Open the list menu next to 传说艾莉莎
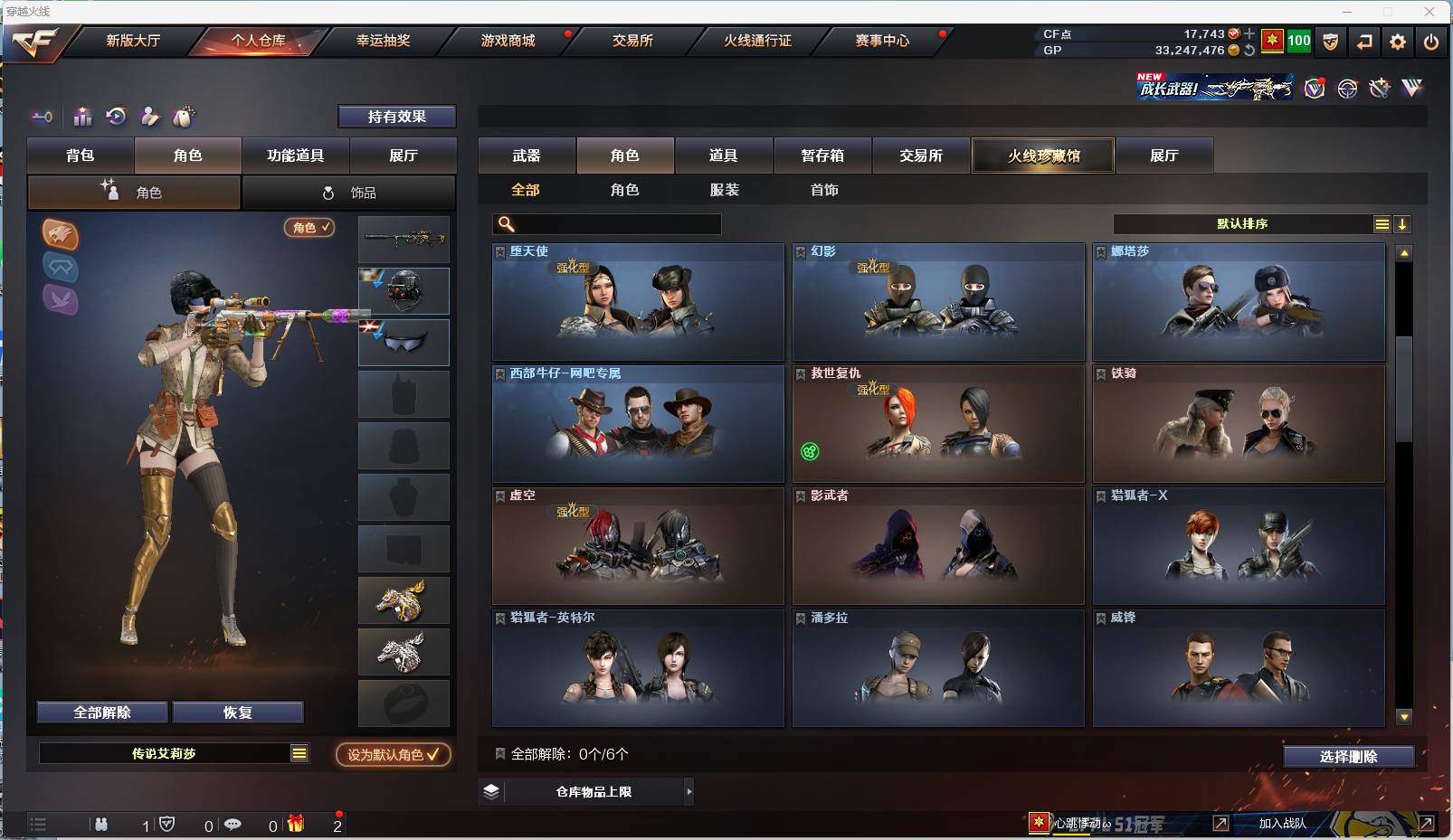This screenshot has height=840, width=1453. (298, 752)
